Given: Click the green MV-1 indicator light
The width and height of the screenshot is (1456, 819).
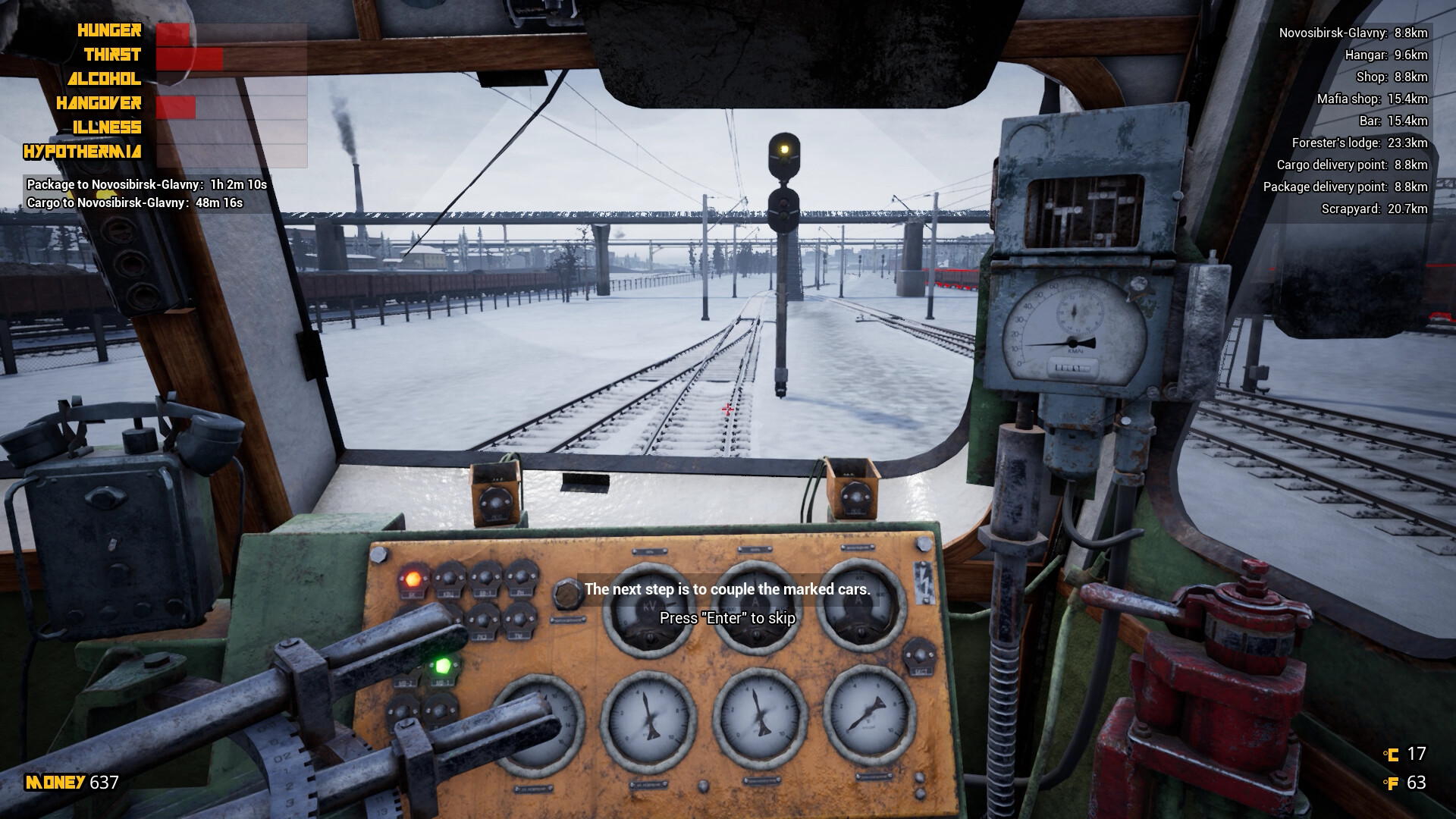Looking at the screenshot, I should click(443, 666).
